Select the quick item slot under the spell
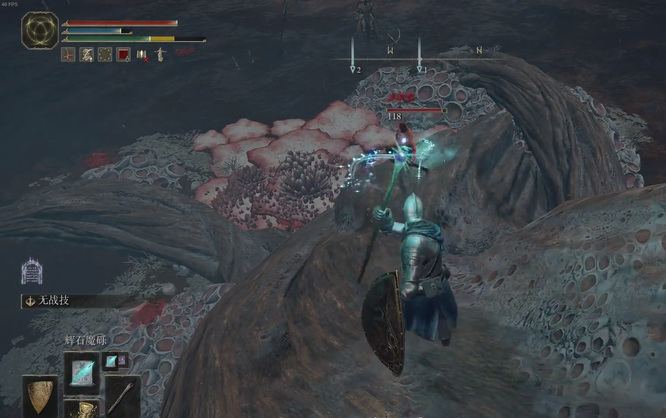666x418 pixels. [81, 408]
